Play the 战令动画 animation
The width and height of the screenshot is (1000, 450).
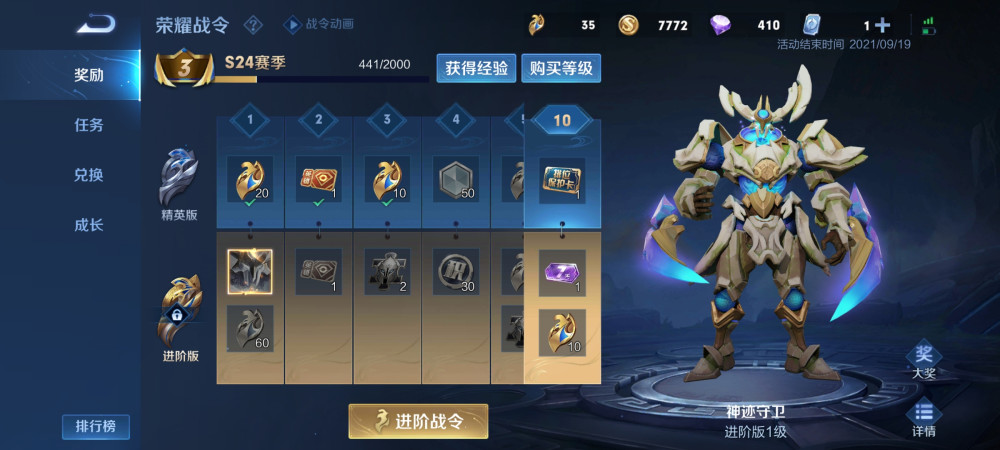click(x=320, y=24)
